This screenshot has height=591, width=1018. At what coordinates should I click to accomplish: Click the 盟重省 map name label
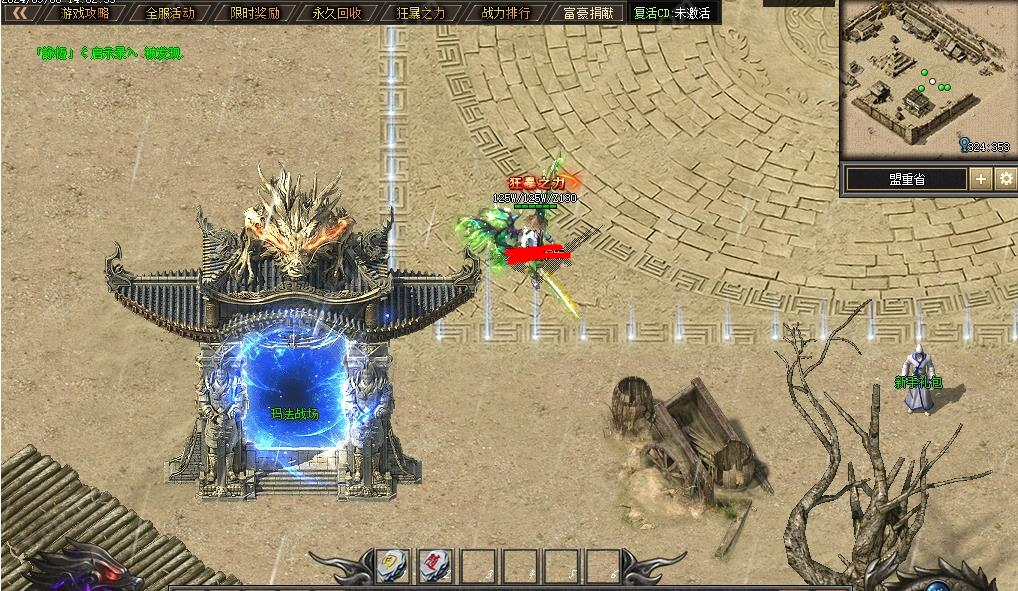[x=906, y=179]
